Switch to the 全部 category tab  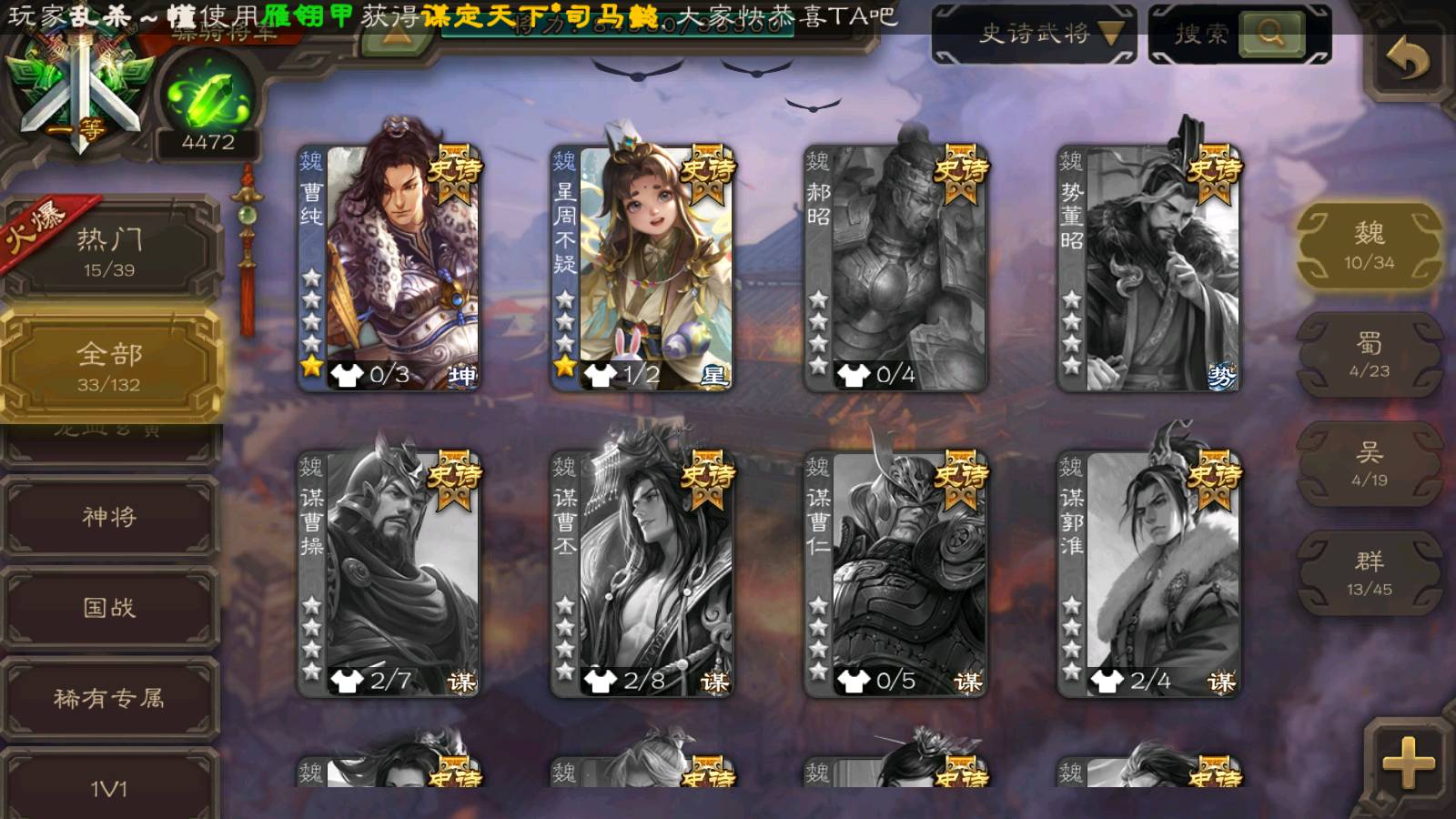[x=109, y=366]
